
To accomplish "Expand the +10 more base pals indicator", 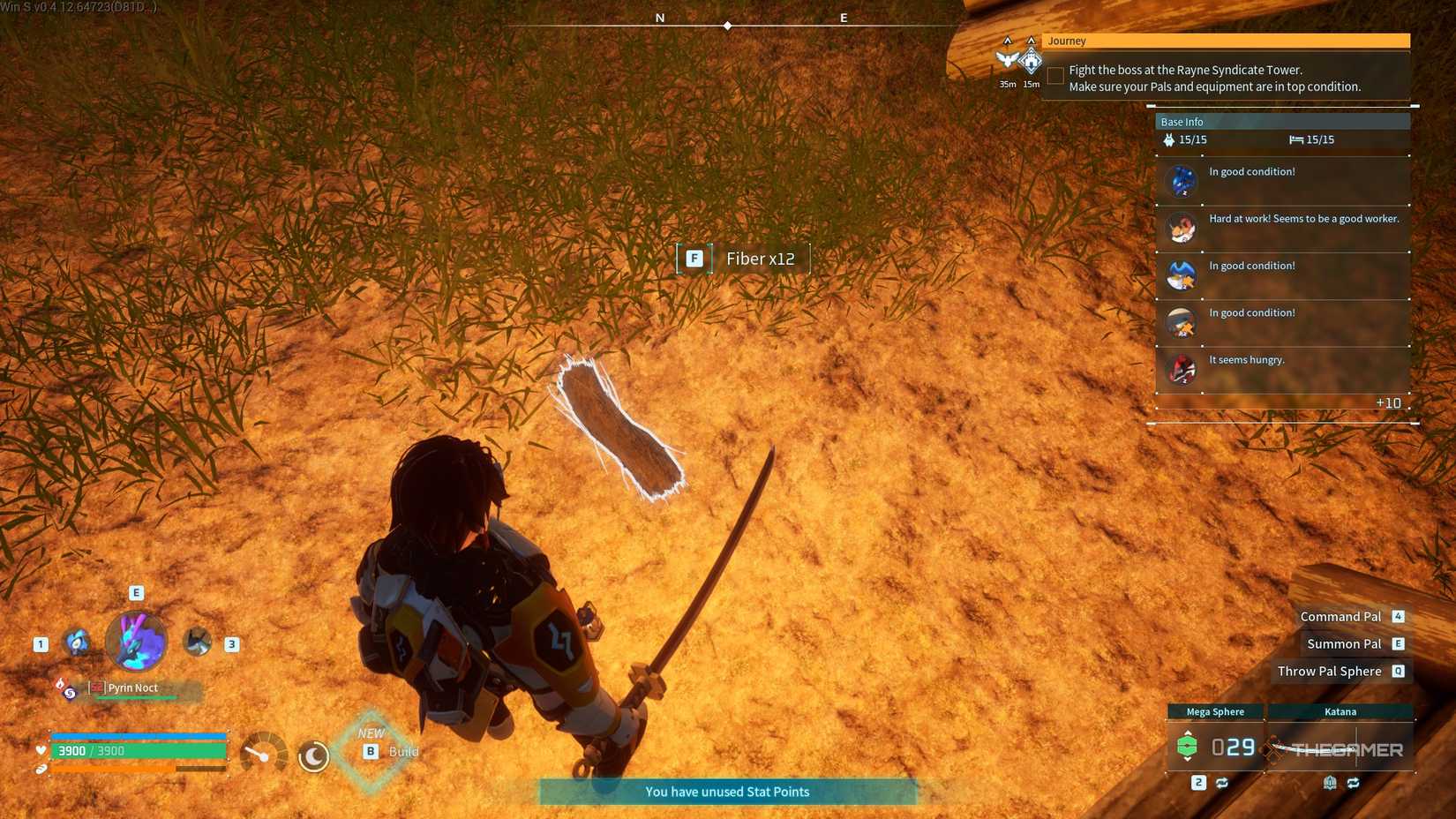I will [x=1388, y=403].
